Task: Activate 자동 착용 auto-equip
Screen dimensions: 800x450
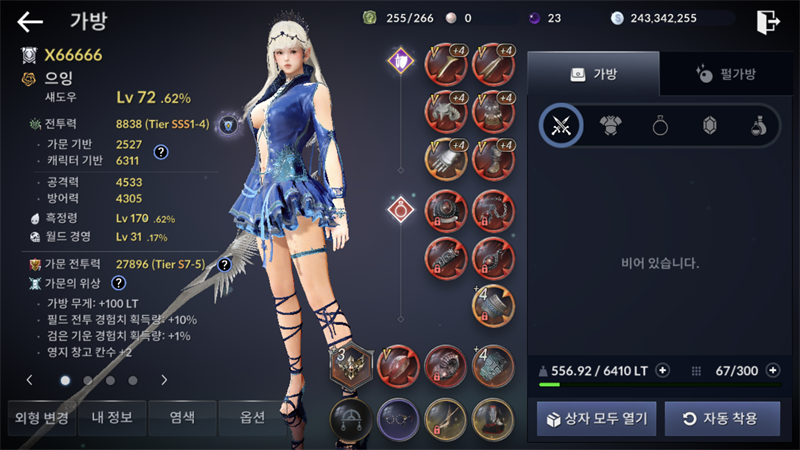Action: (722, 418)
